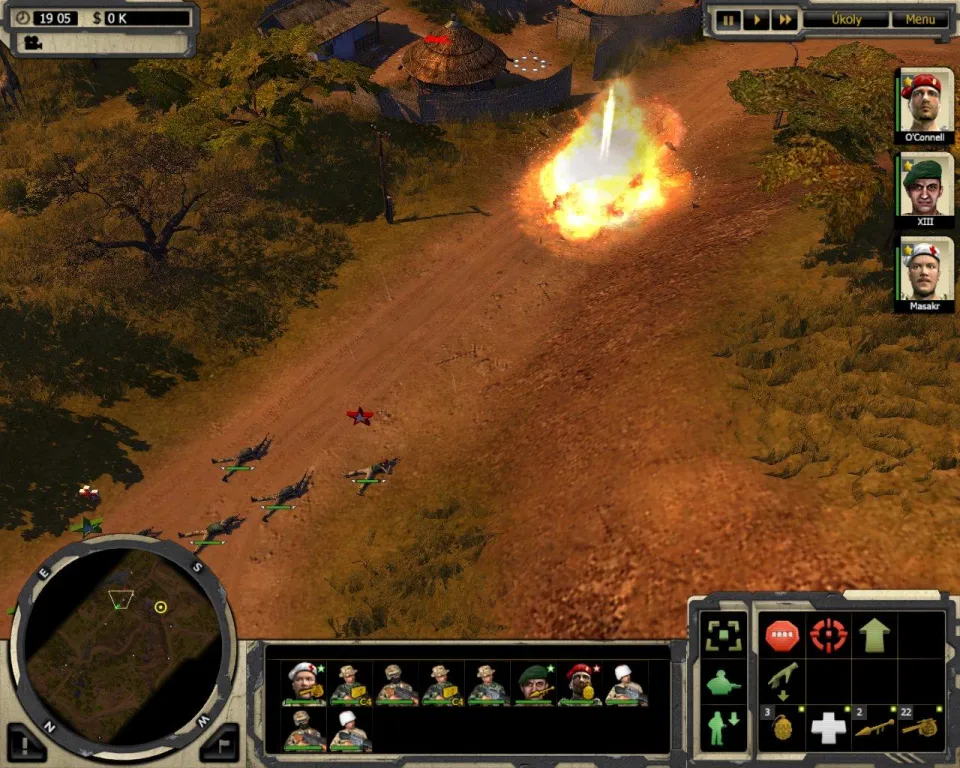Open the Menu button

(x=920, y=19)
